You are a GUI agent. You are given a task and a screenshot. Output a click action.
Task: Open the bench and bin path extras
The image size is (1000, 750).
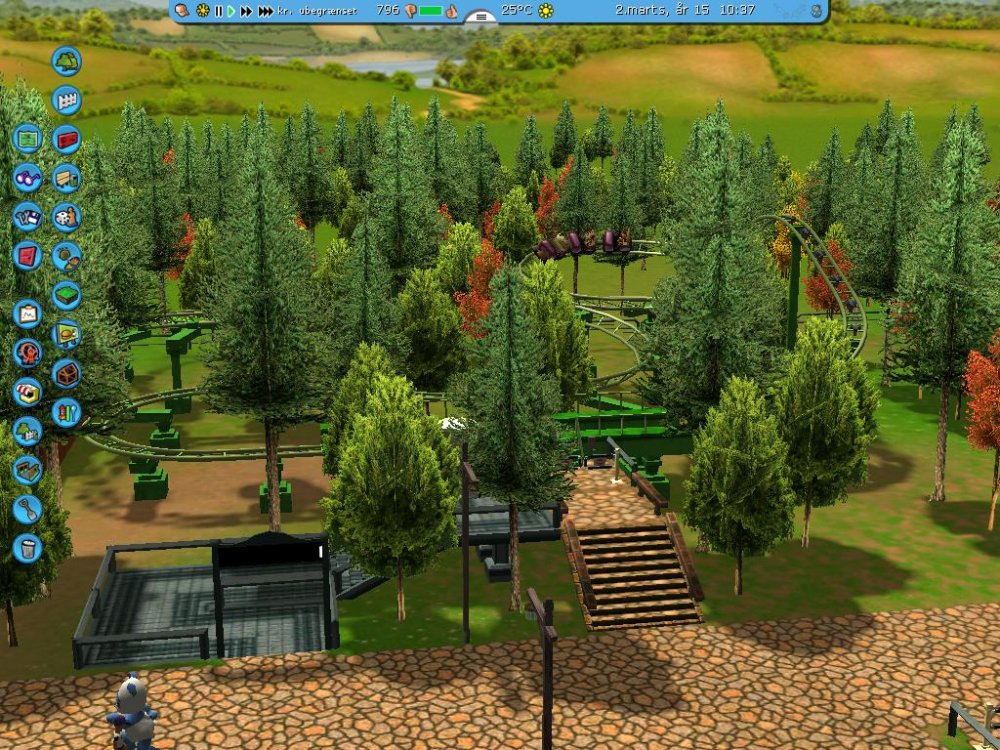pos(66,178)
